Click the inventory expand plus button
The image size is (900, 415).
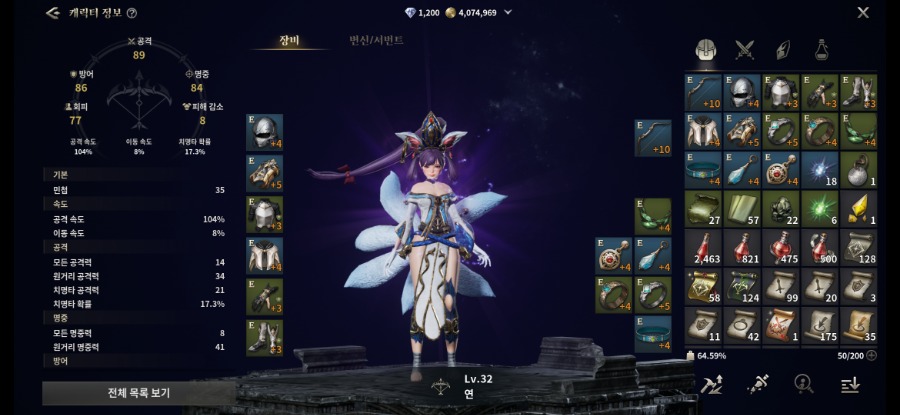point(870,355)
